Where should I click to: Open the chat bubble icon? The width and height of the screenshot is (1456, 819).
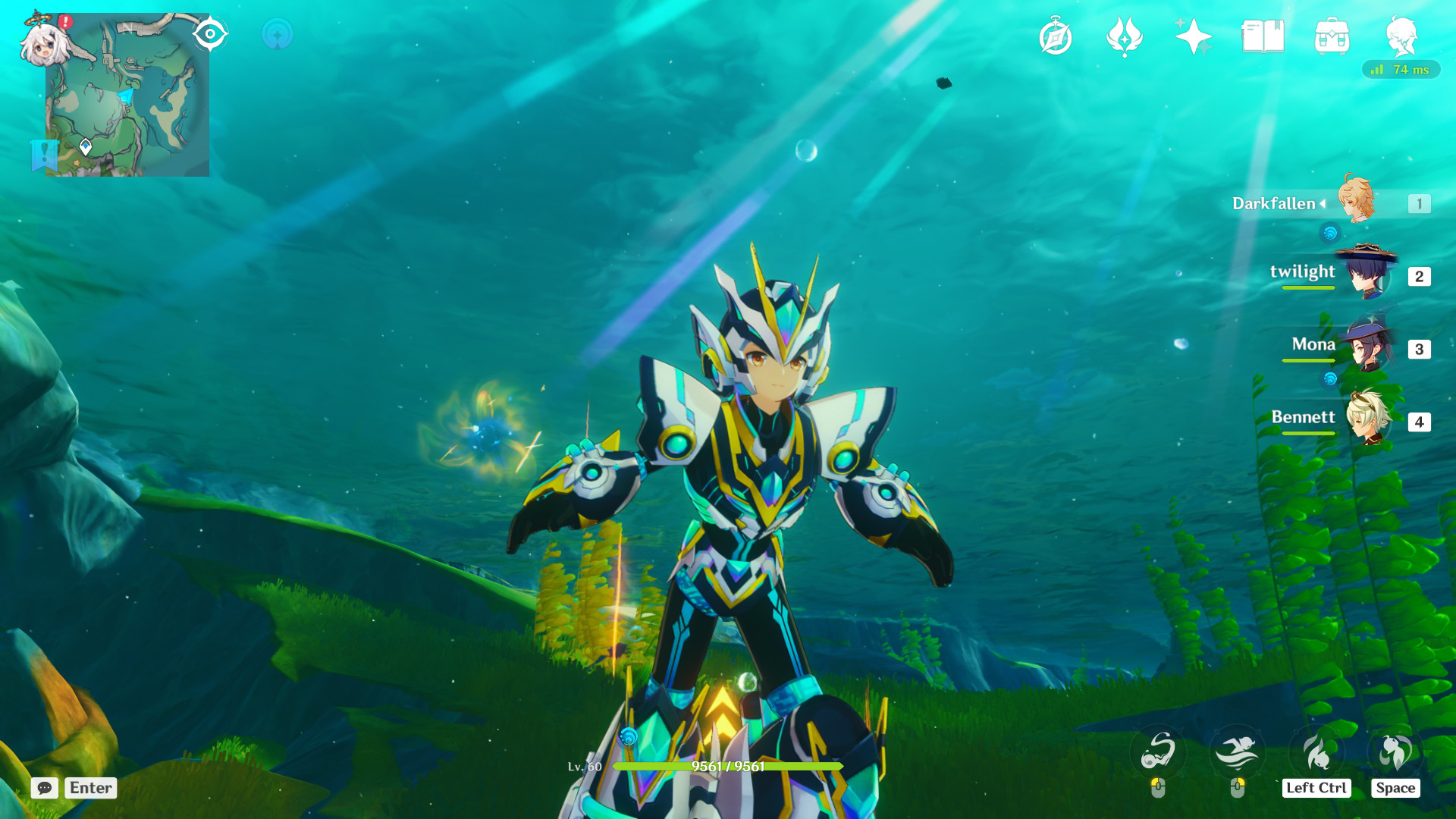tap(45, 789)
